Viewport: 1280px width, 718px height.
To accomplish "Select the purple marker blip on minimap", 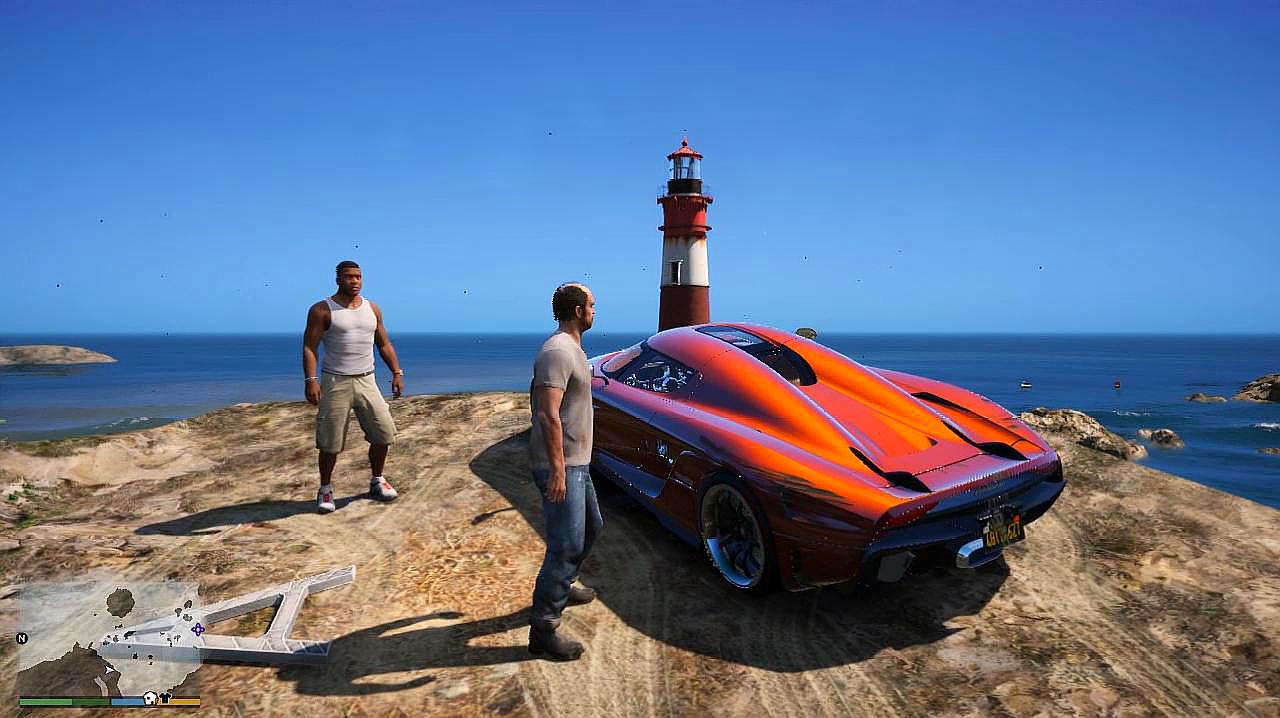I will click(197, 629).
